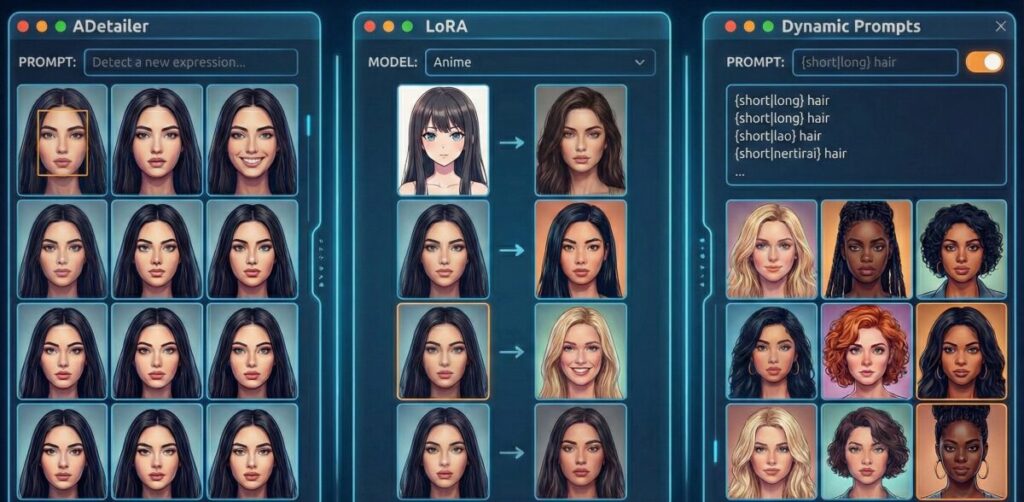
Task: Select the brown wavy-haired LoRA result portrait
Action: (x=580, y=140)
